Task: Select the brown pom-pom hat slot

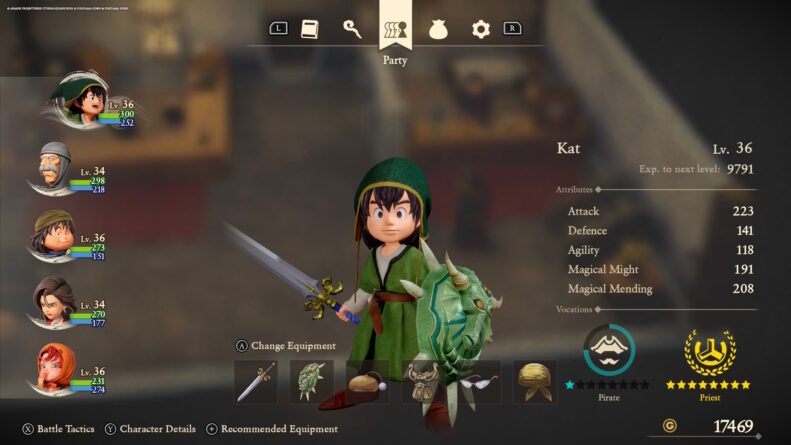Action: (367, 381)
